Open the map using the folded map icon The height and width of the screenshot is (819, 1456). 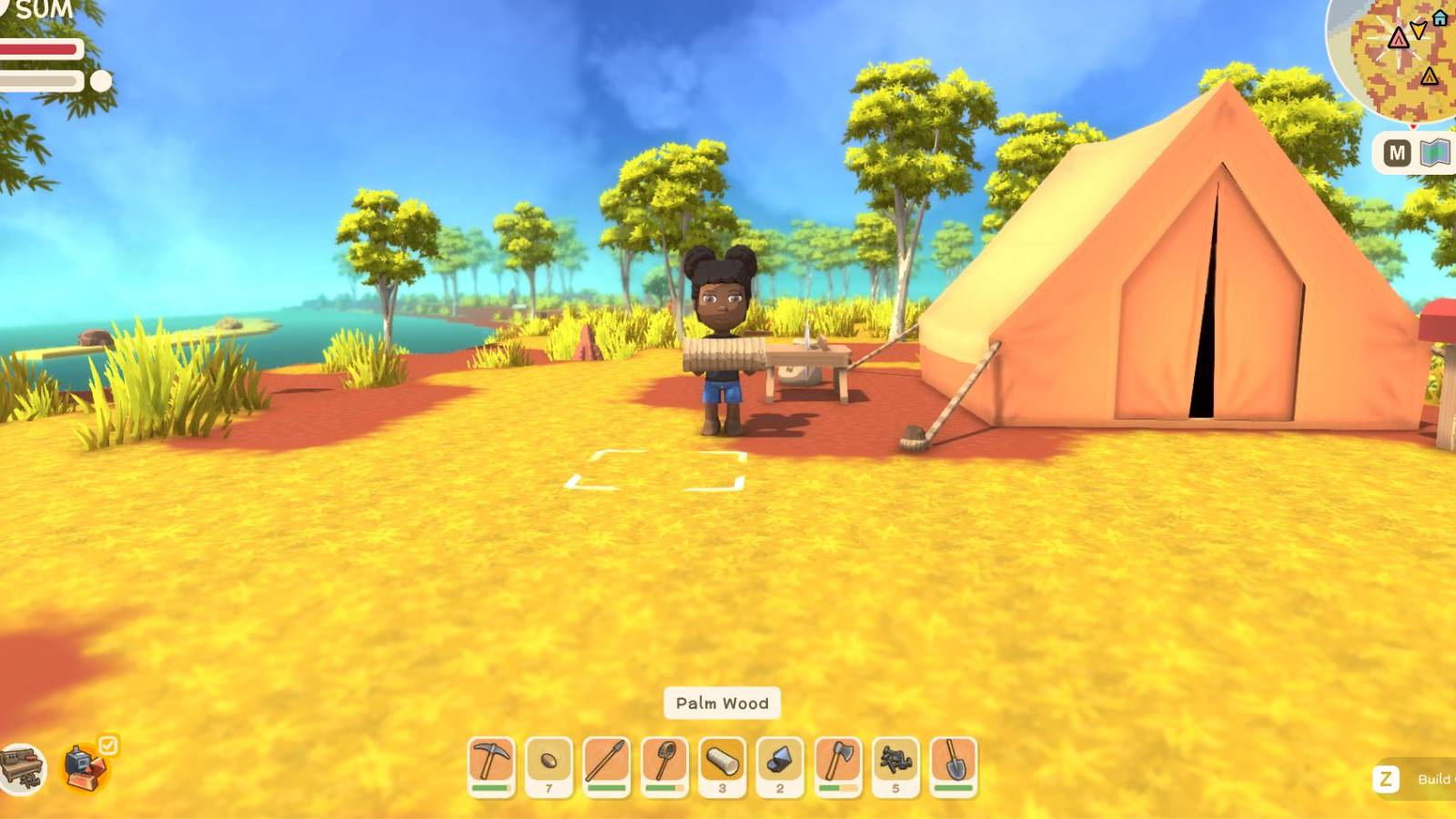click(1435, 153)
